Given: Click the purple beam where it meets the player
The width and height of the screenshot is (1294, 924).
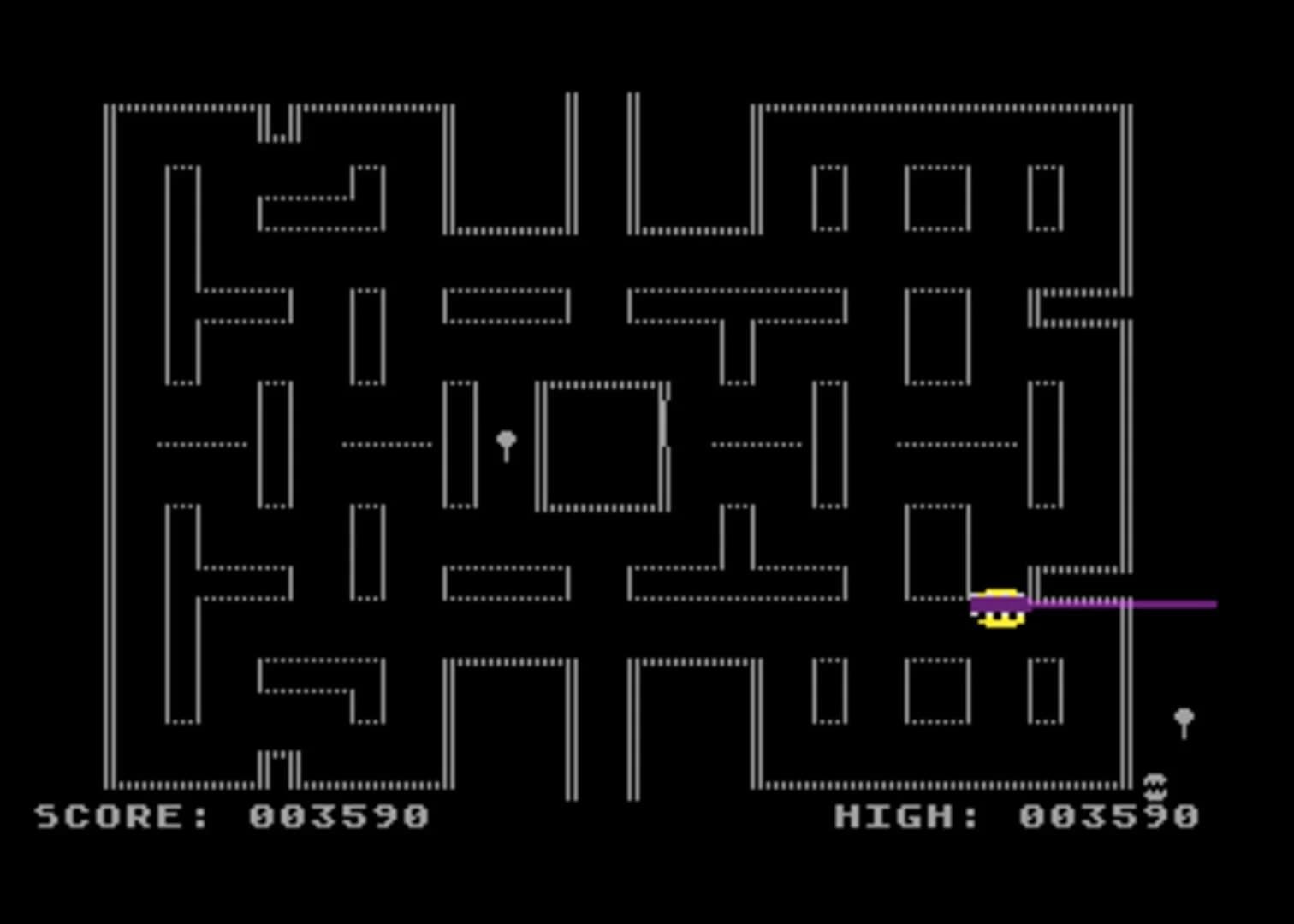Looking at the screenshot, I should pyautogui.click(x=1027, y=604).
